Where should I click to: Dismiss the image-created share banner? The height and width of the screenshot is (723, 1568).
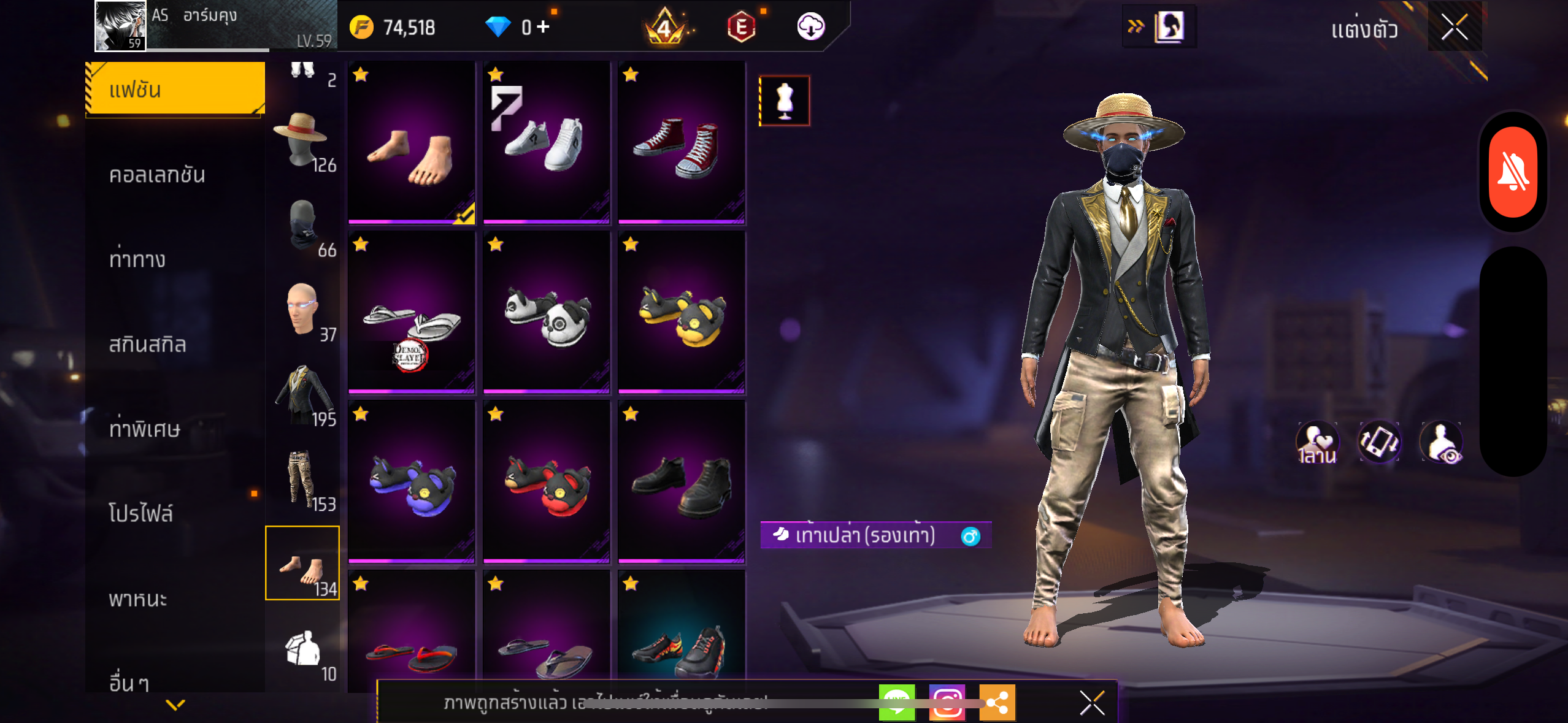point(1092,703)
